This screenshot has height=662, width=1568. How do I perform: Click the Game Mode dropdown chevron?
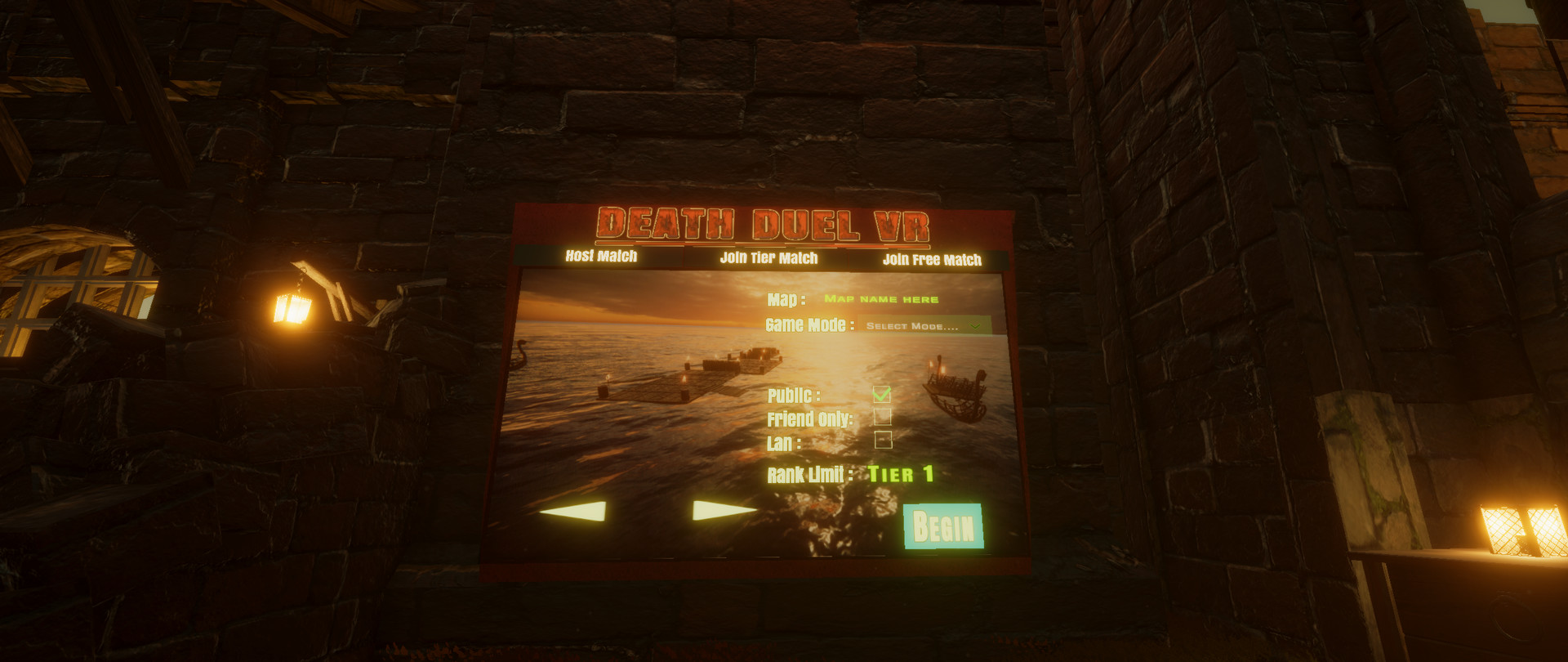point(974,324)
